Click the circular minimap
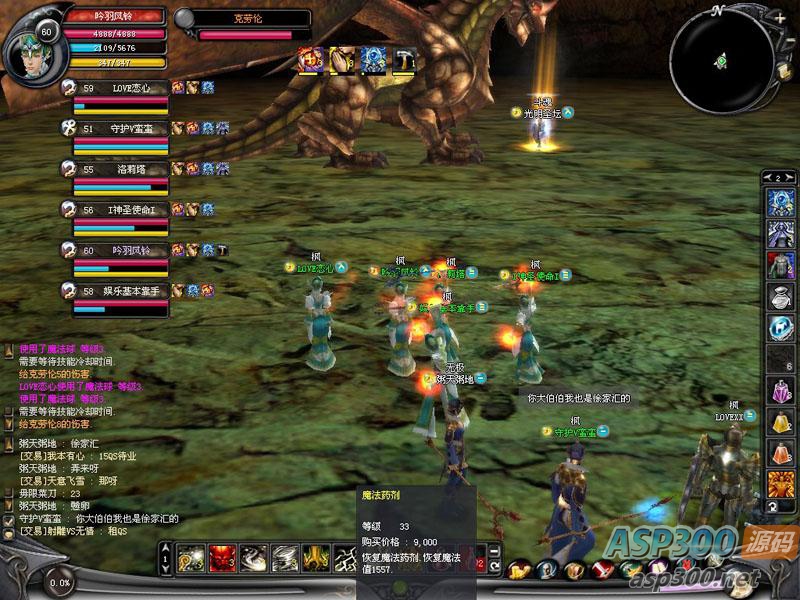 pyautogui.click(x=720, y=62)
